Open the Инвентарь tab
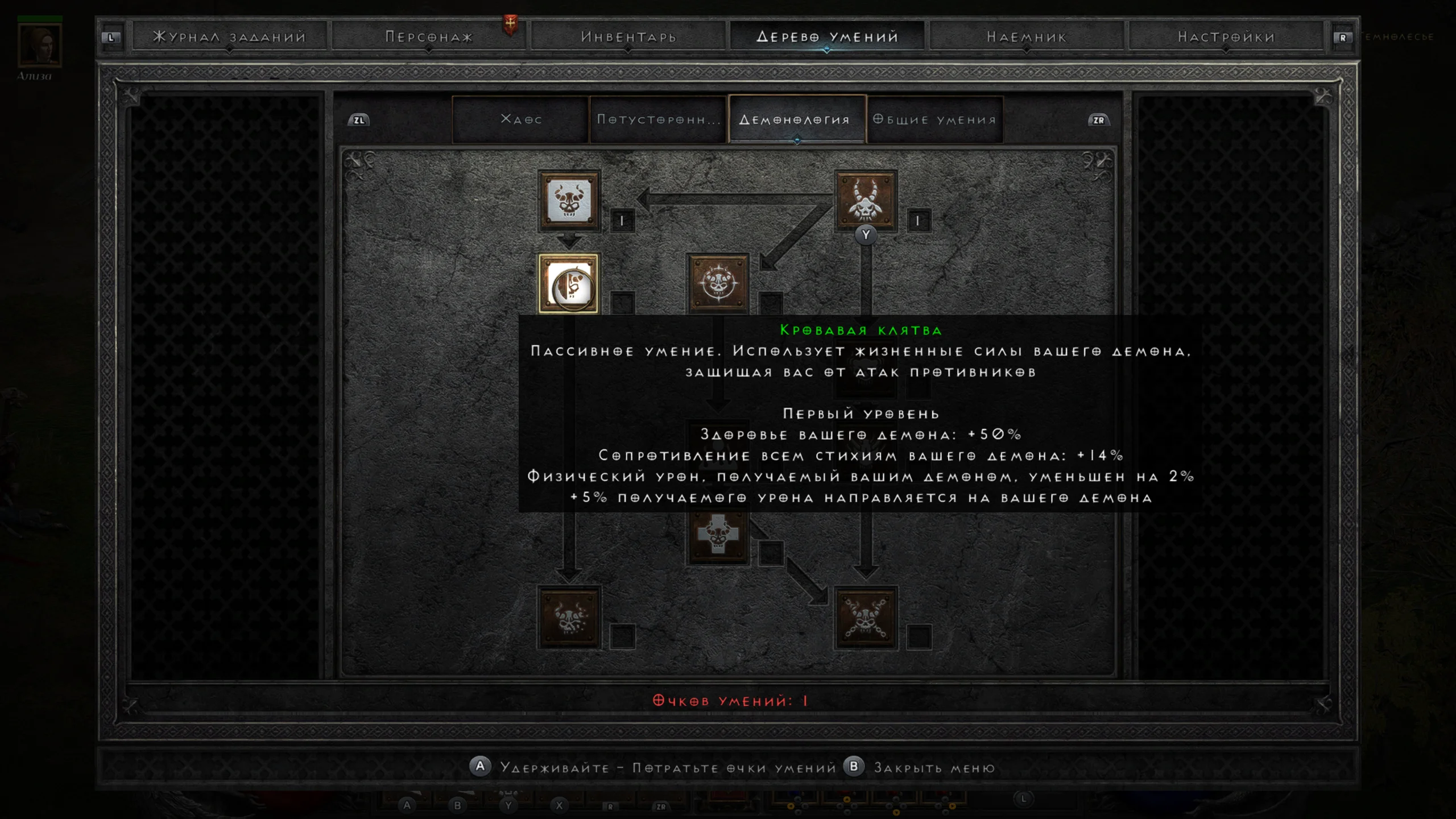Screen dimensions: 1456x819 click(628, 37)
